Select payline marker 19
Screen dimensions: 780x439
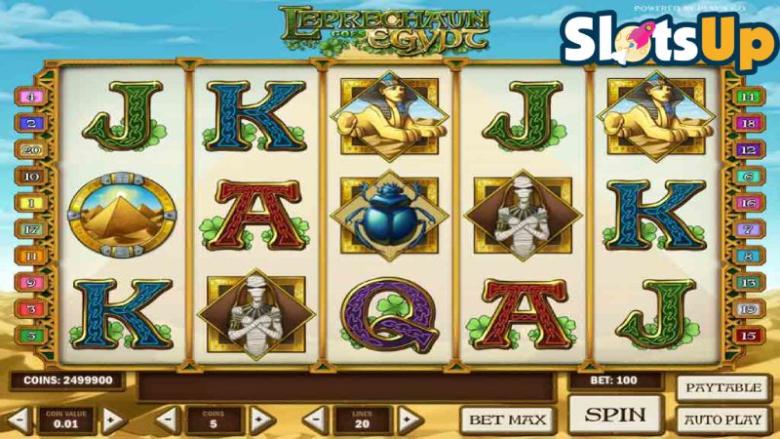(749, 309)
